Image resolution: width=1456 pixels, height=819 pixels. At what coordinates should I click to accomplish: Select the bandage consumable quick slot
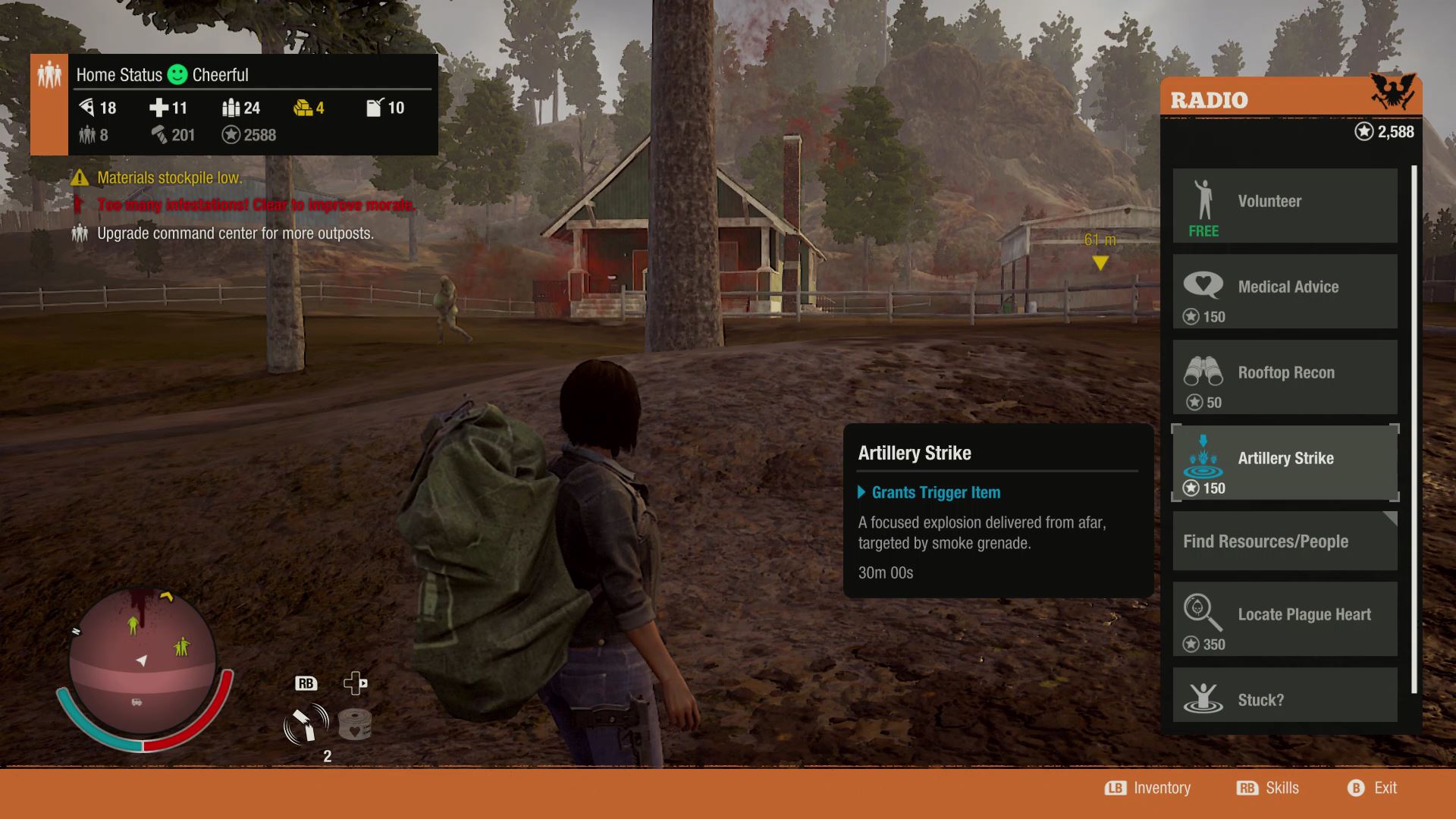pyautogui.click(x=354, y=724)
